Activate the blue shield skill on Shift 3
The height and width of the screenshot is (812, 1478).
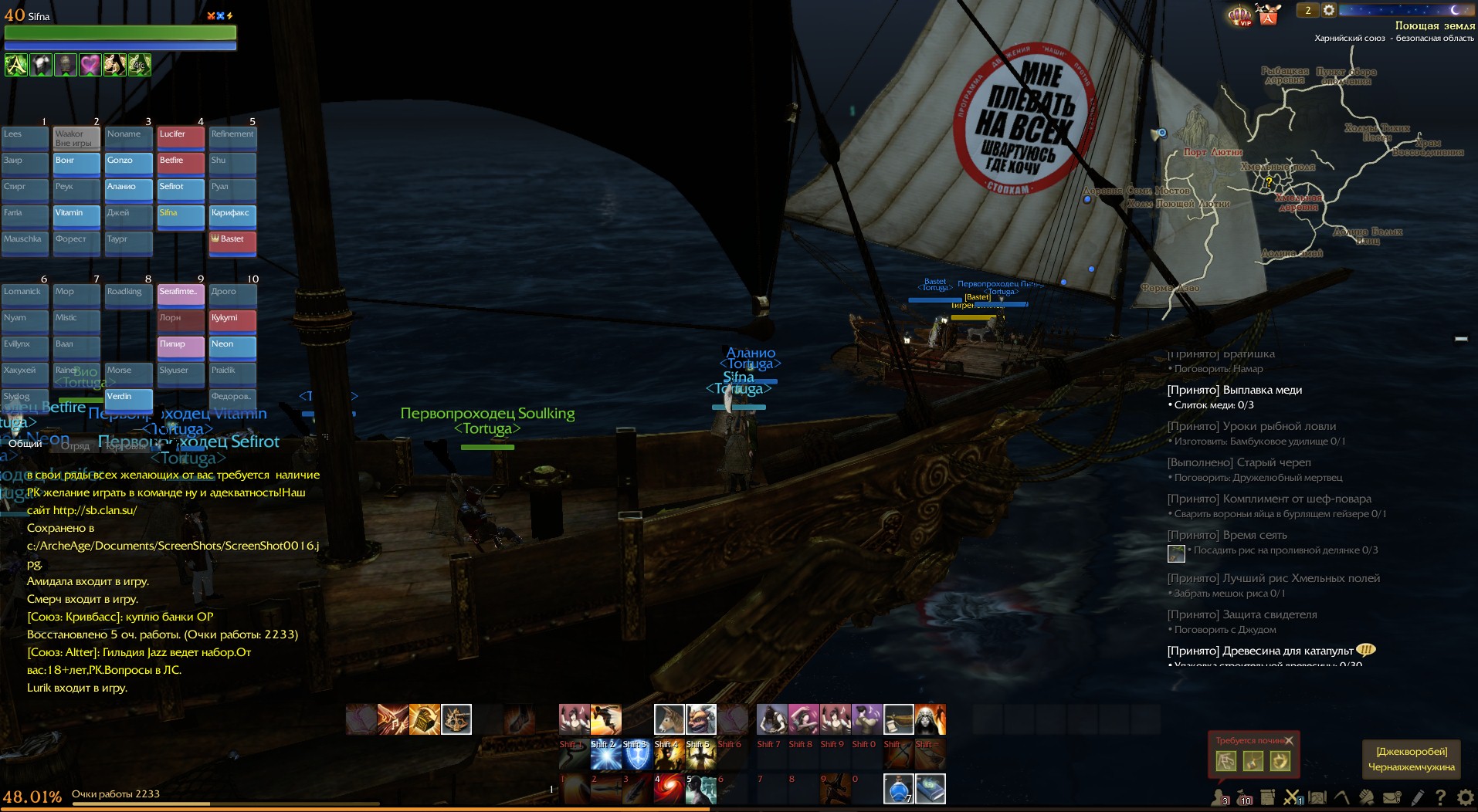[637, 755]
